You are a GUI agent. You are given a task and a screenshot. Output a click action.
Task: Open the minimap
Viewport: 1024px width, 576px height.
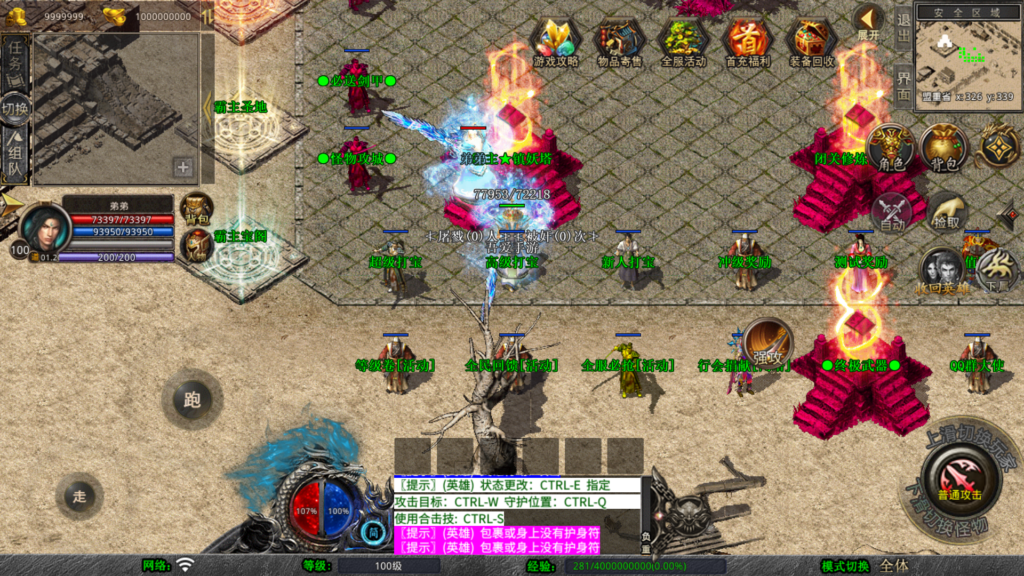pos(966,55)
